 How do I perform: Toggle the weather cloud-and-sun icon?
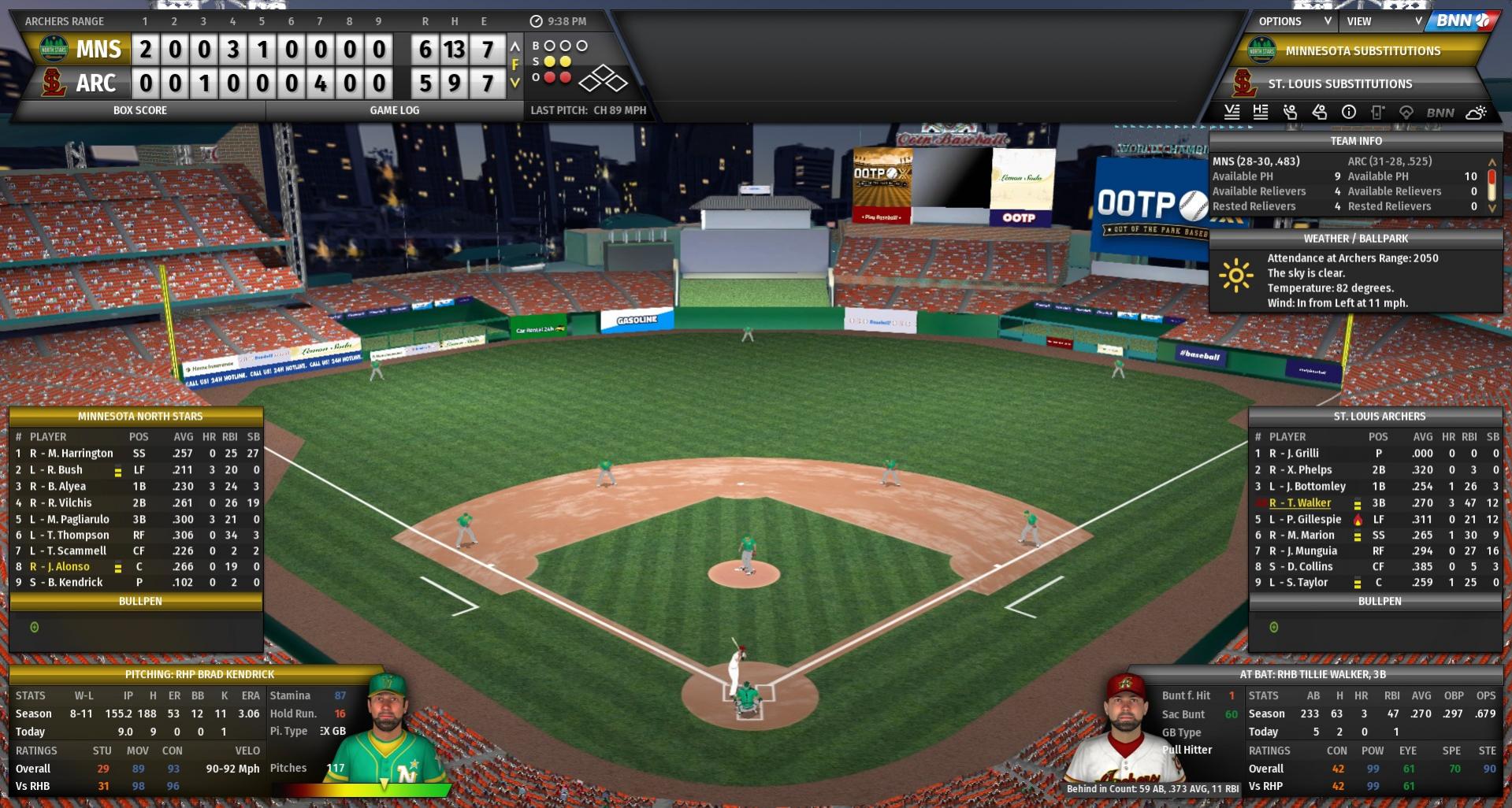click(1476, 112)
